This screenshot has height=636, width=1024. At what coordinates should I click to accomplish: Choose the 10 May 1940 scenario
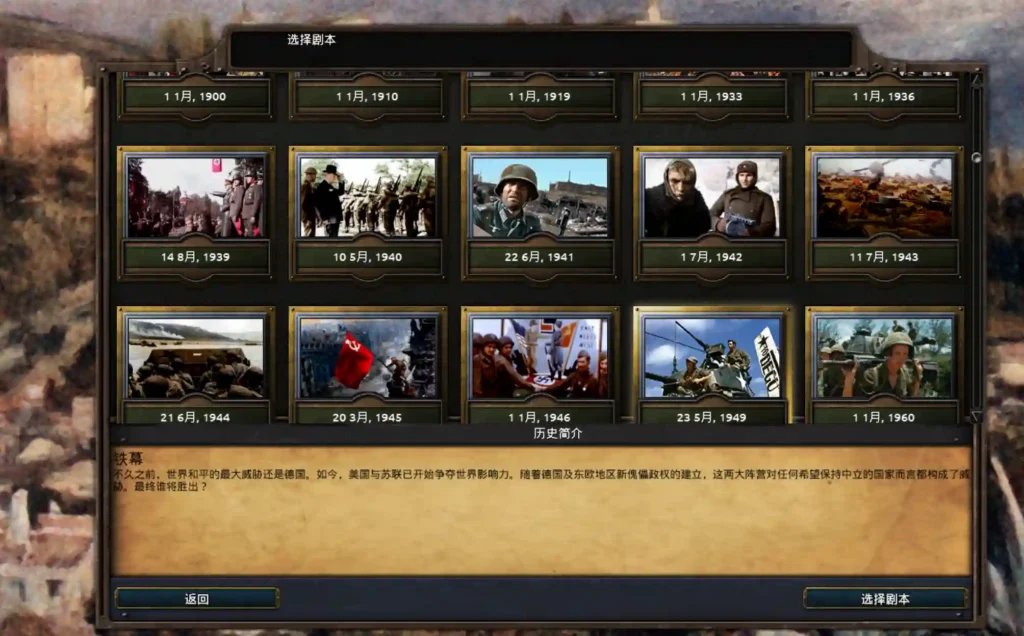367,196
